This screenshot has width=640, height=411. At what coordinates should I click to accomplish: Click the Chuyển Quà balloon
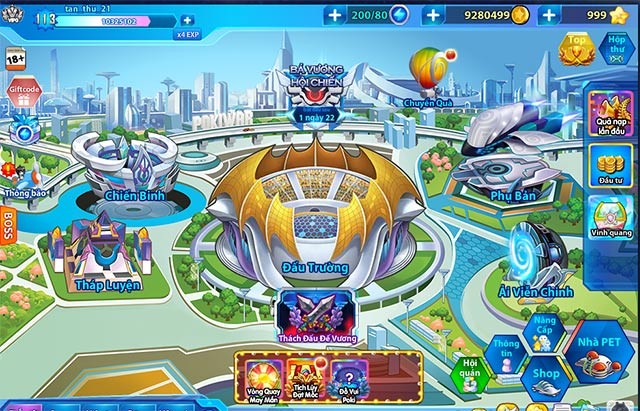(x=428, y=72)
